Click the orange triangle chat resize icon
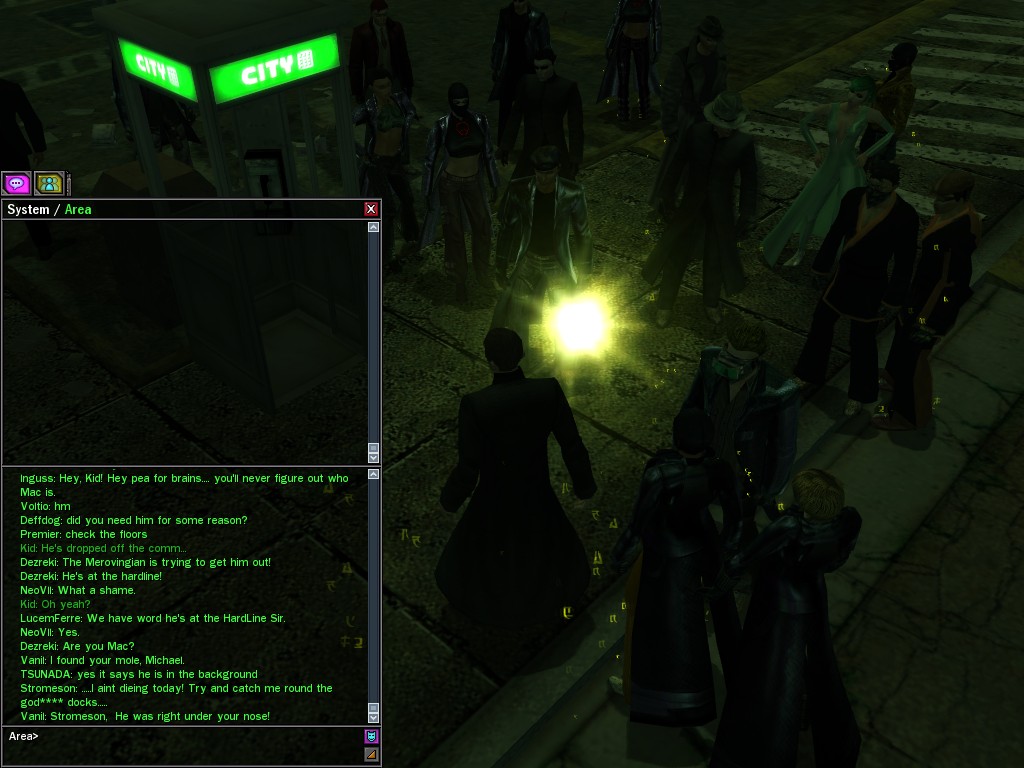1024x768 pixels. (372, 755)
